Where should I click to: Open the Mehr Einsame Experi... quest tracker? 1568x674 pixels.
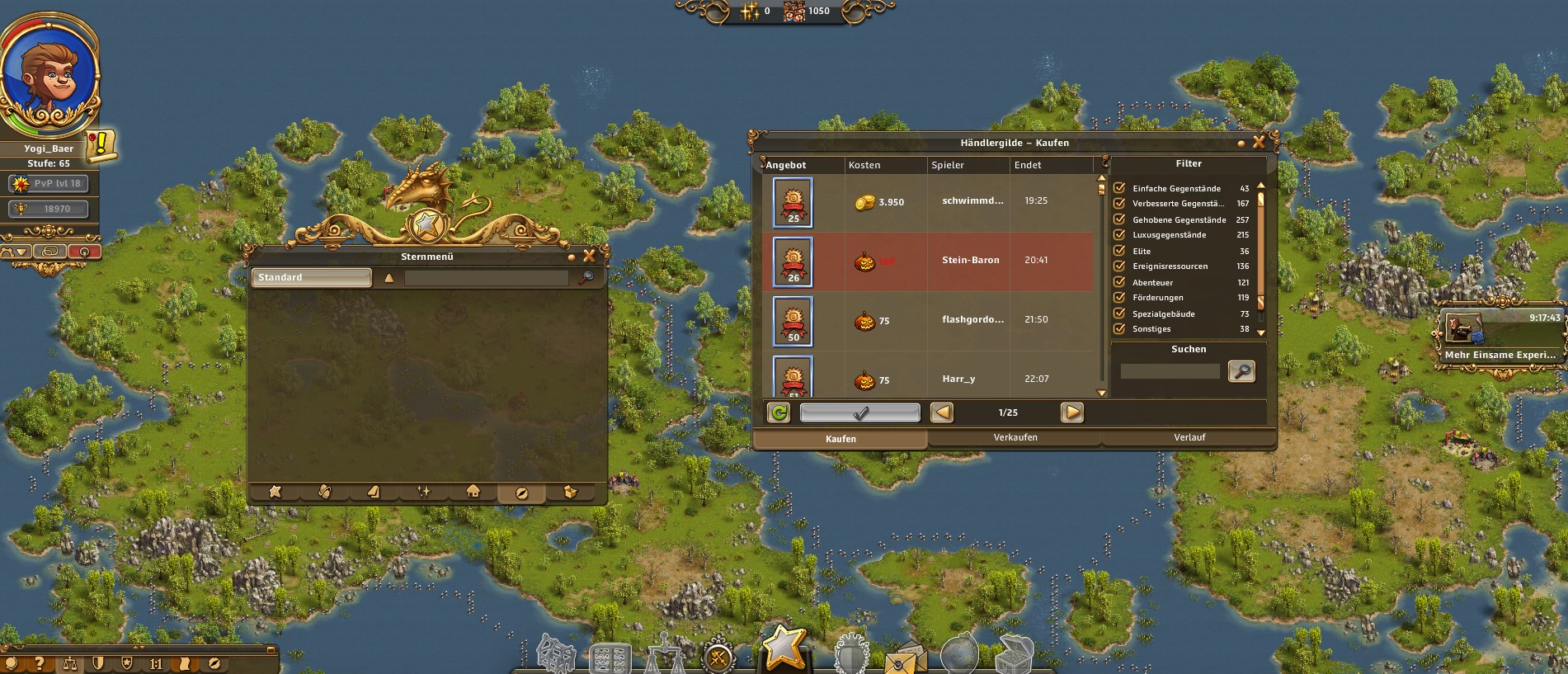pos(1500,337)
